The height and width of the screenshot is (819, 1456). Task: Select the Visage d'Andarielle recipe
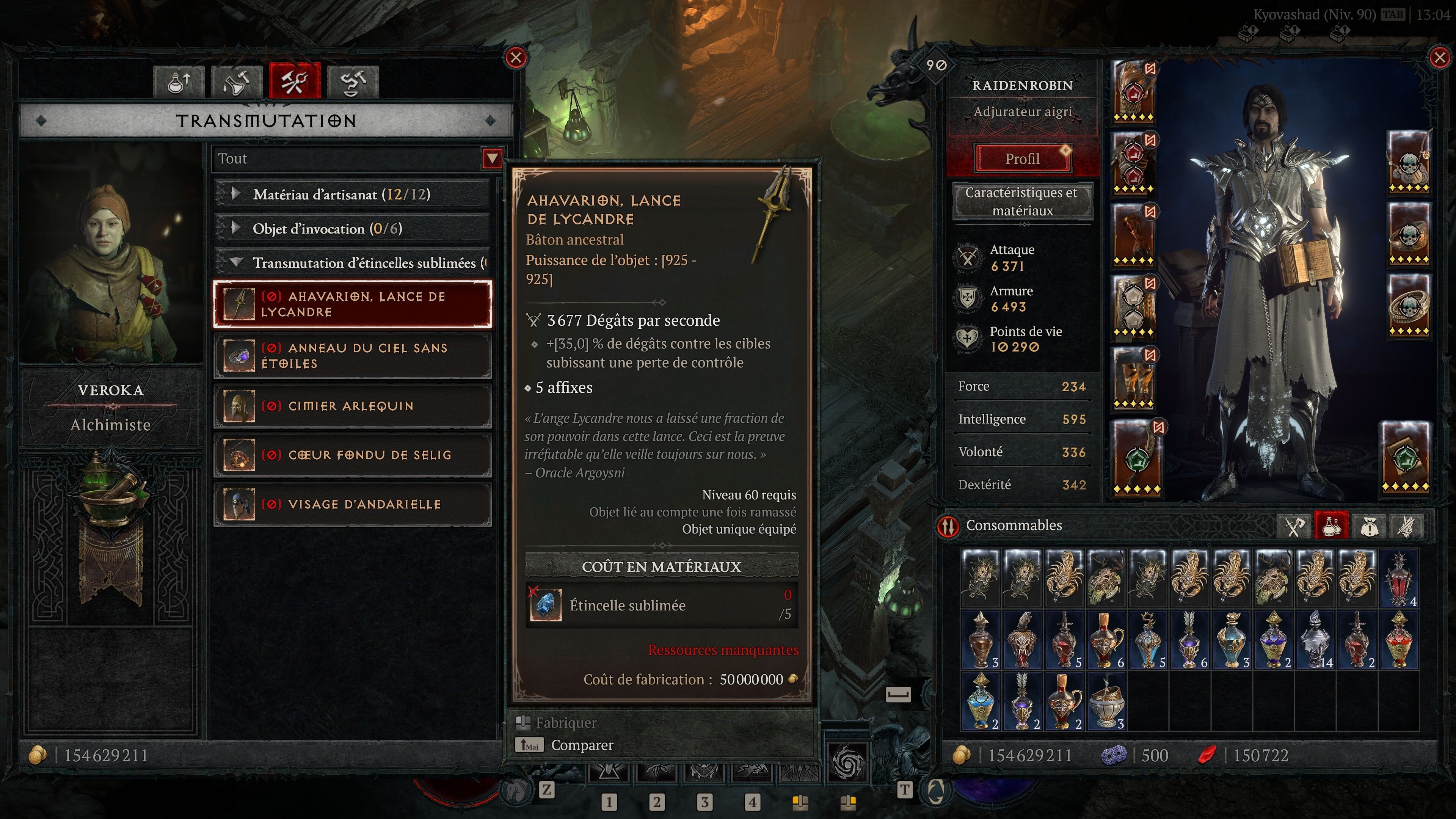pos(352,504)
